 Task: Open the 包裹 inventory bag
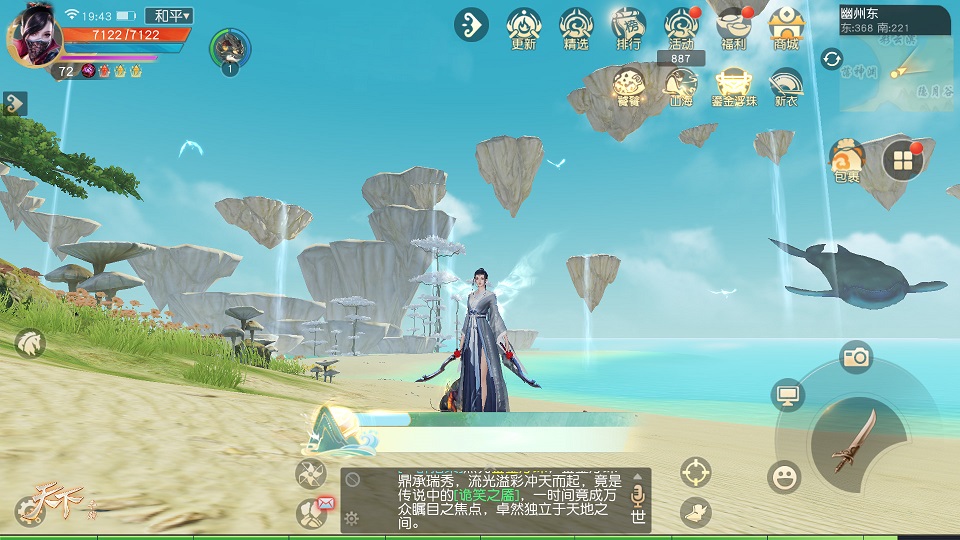point(846,158)
